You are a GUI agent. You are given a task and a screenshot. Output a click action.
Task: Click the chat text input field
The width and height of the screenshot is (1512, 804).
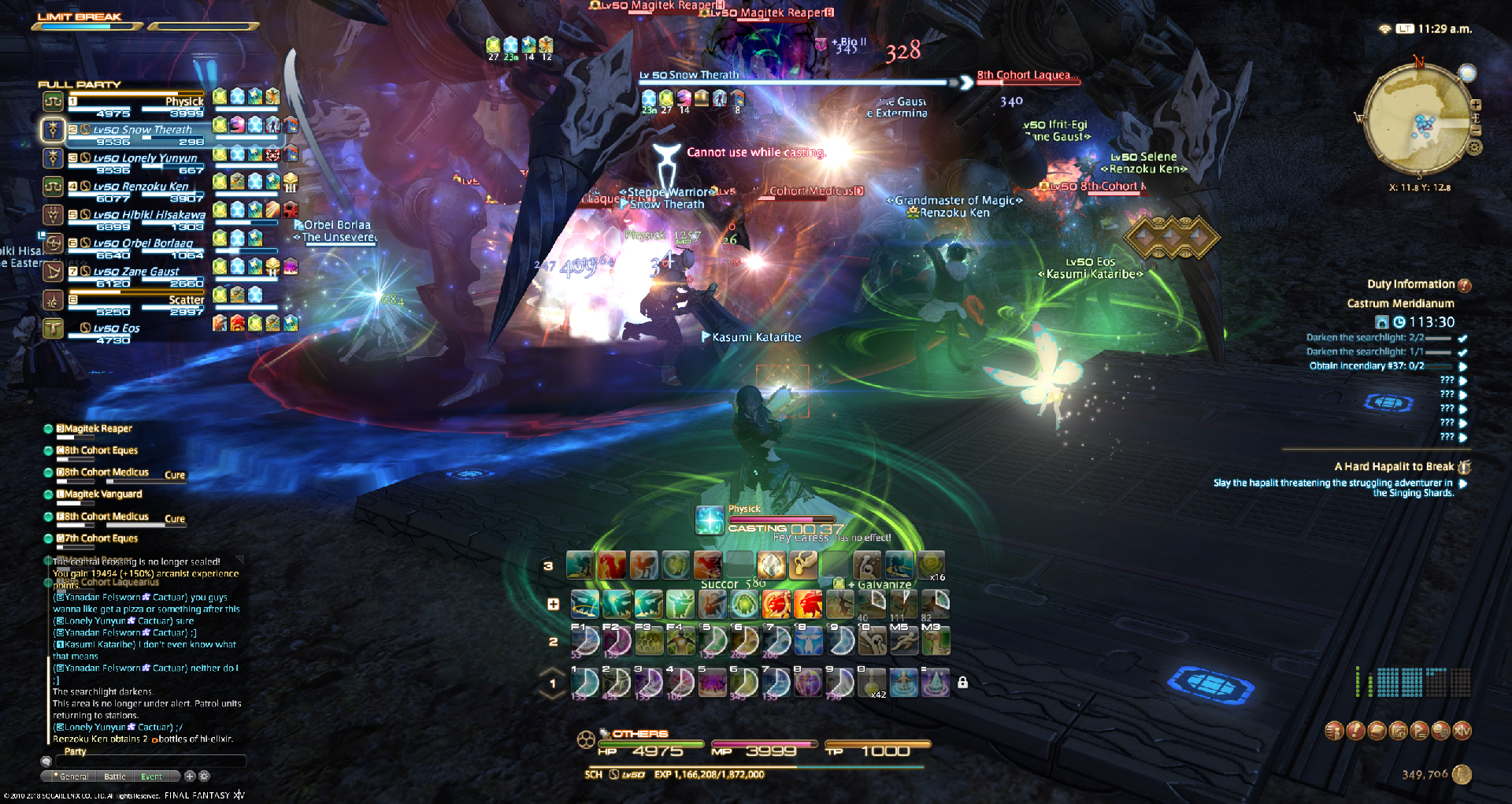point(150,761)
